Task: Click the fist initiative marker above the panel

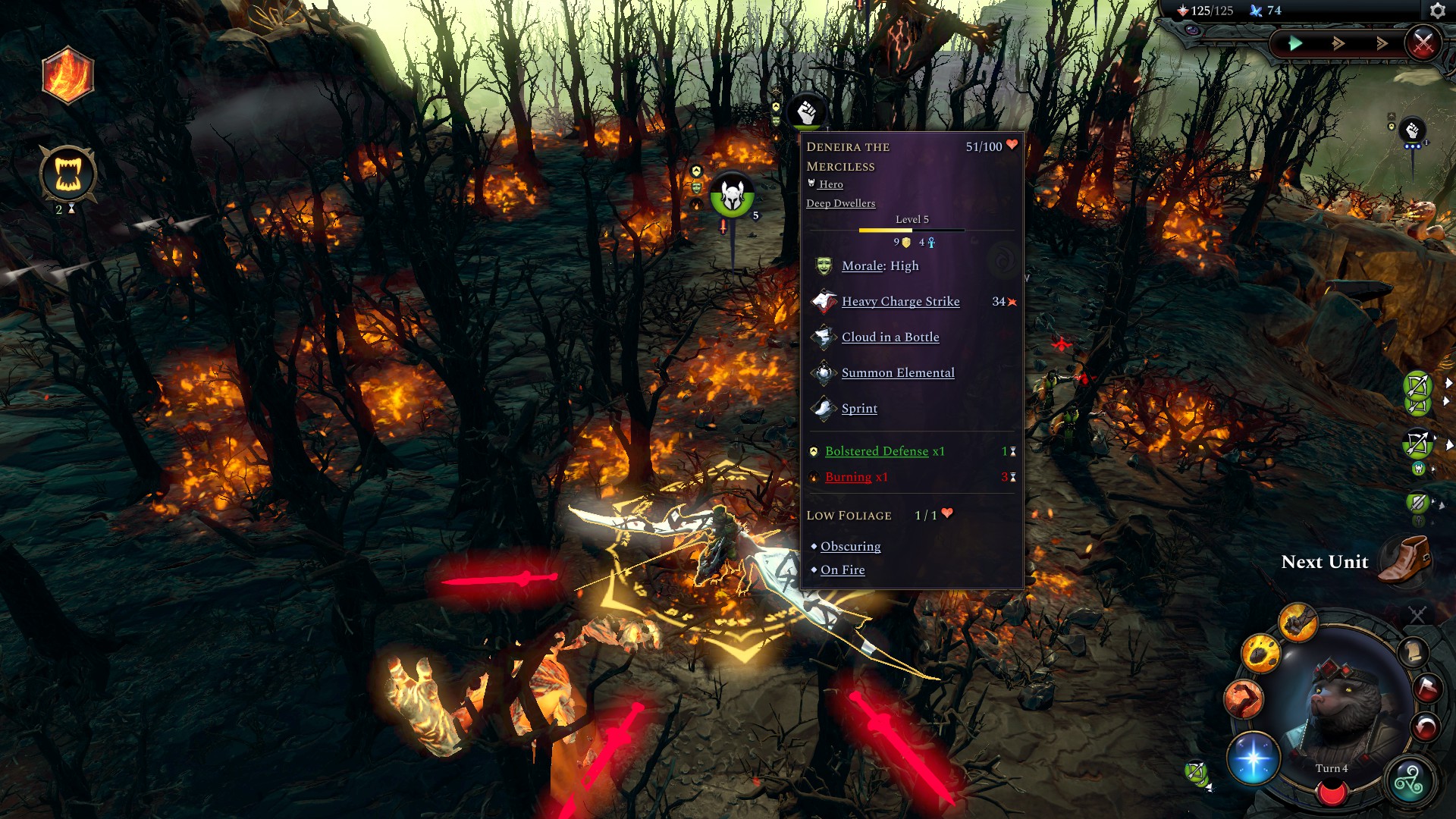Action: [806, 112]
